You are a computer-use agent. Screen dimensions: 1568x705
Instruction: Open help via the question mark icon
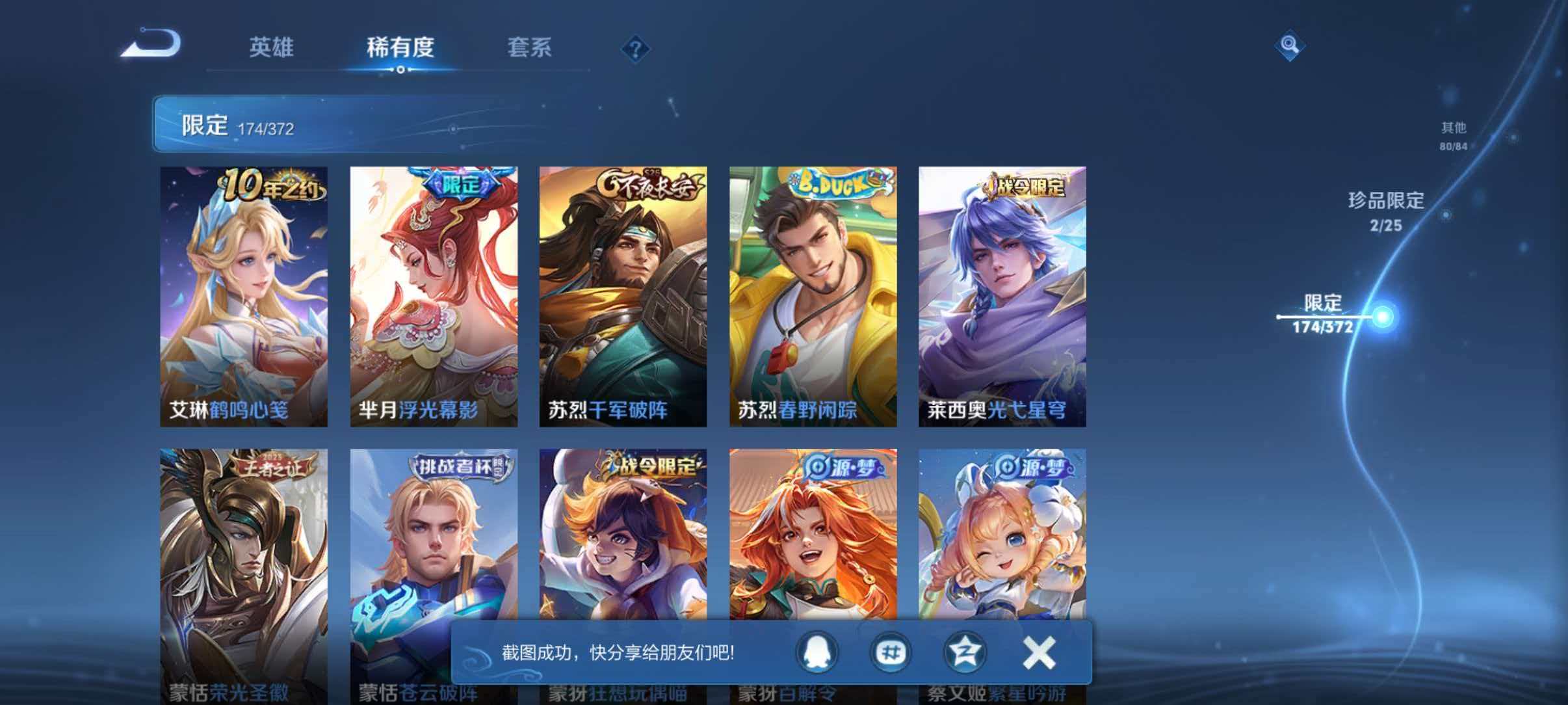pos(636,48)
